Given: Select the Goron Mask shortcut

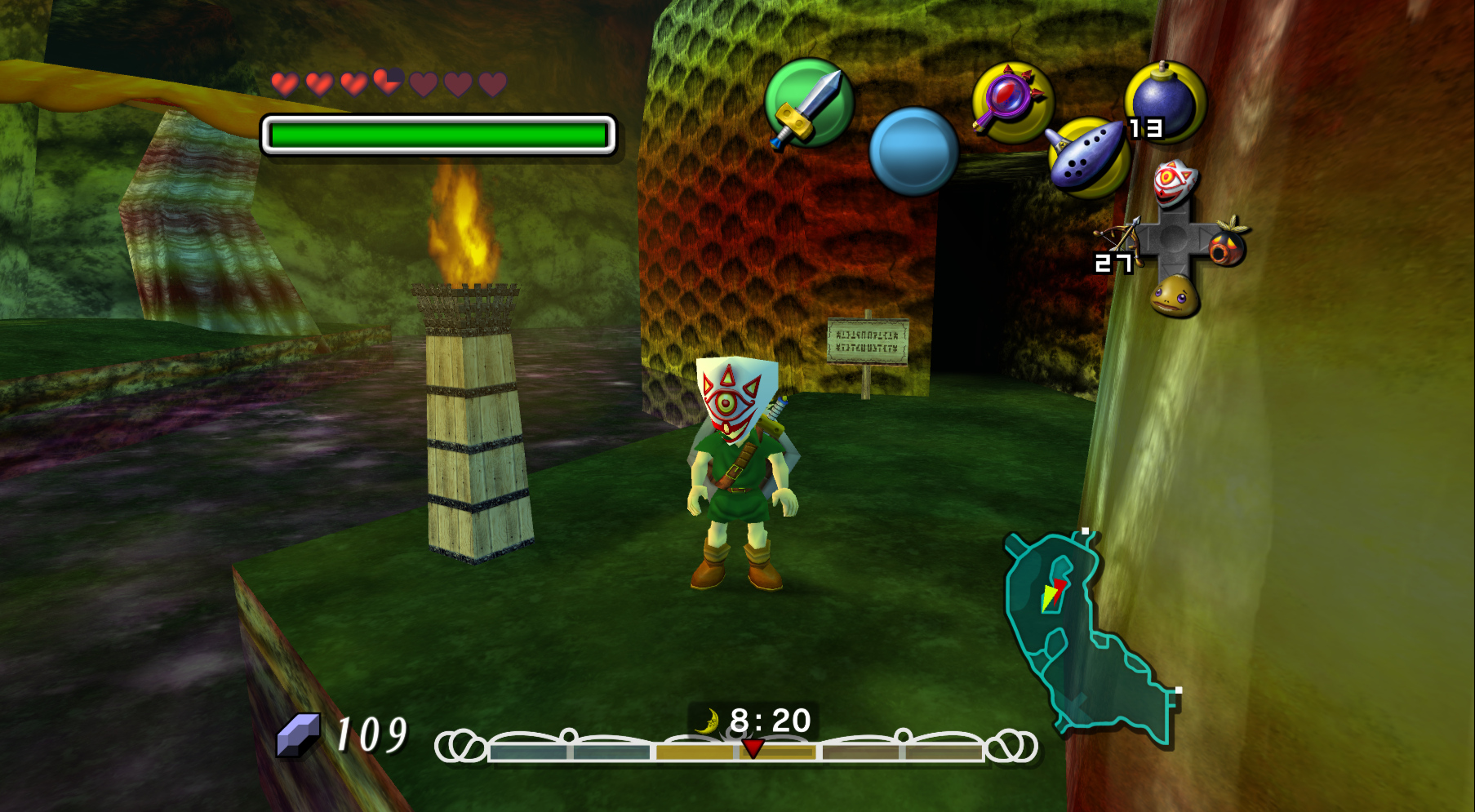Looking at the screenshot, I should pos(1174,295).
